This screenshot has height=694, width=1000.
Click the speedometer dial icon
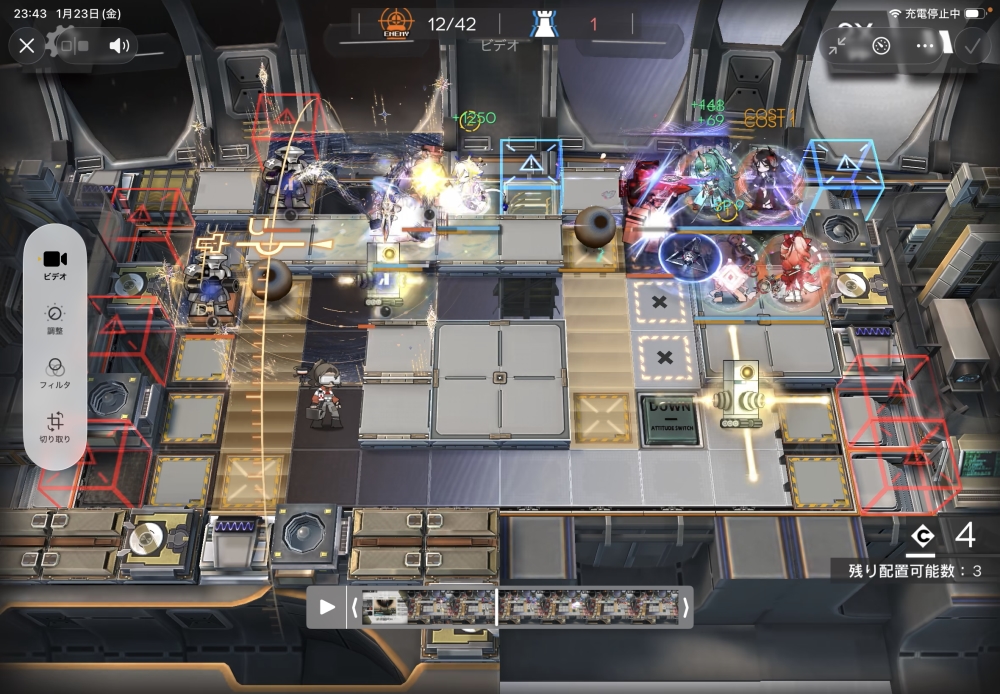pyautogui.click(x=881, y=45)
